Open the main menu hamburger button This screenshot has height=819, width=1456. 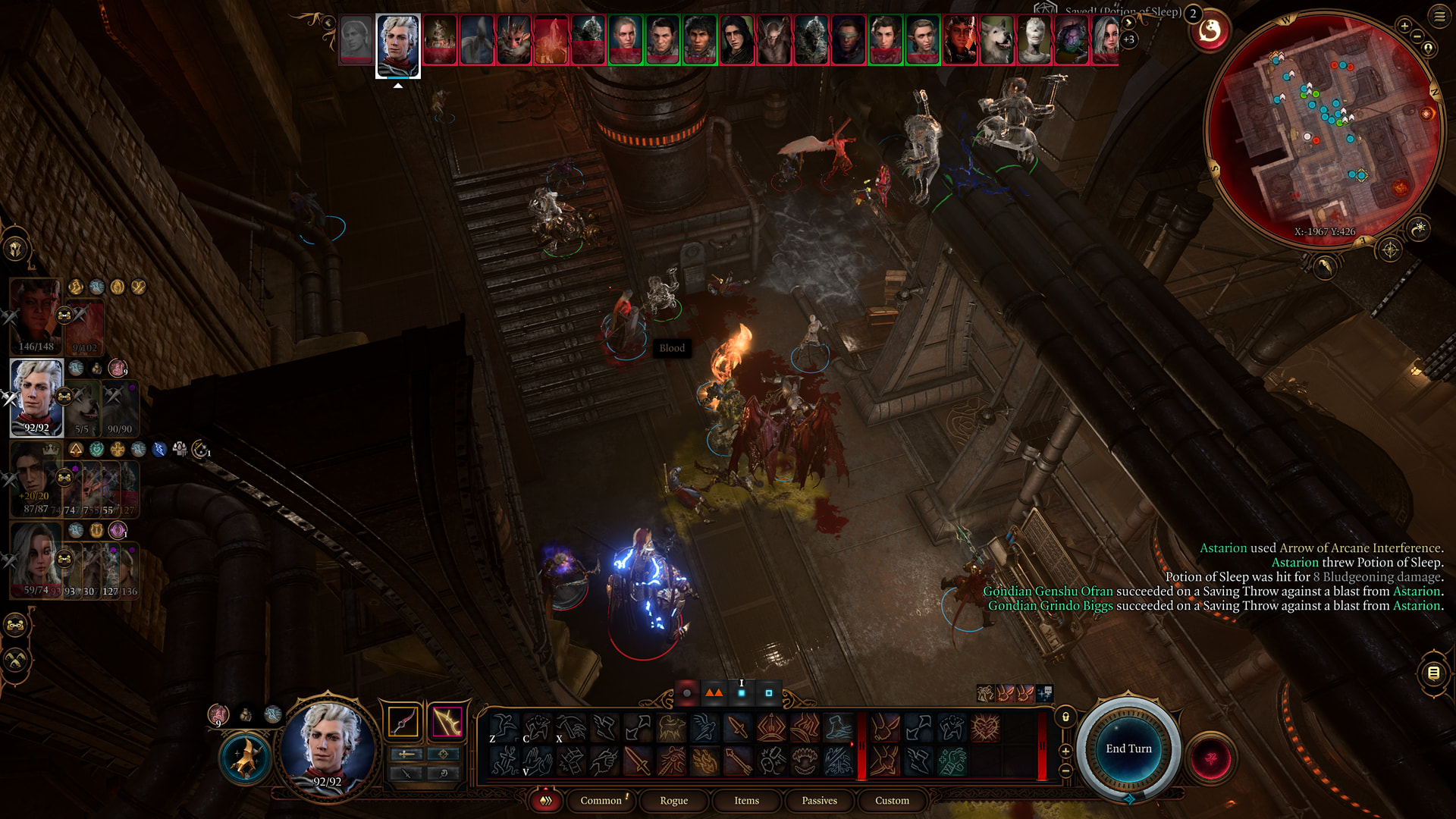tap(1439, 16)
